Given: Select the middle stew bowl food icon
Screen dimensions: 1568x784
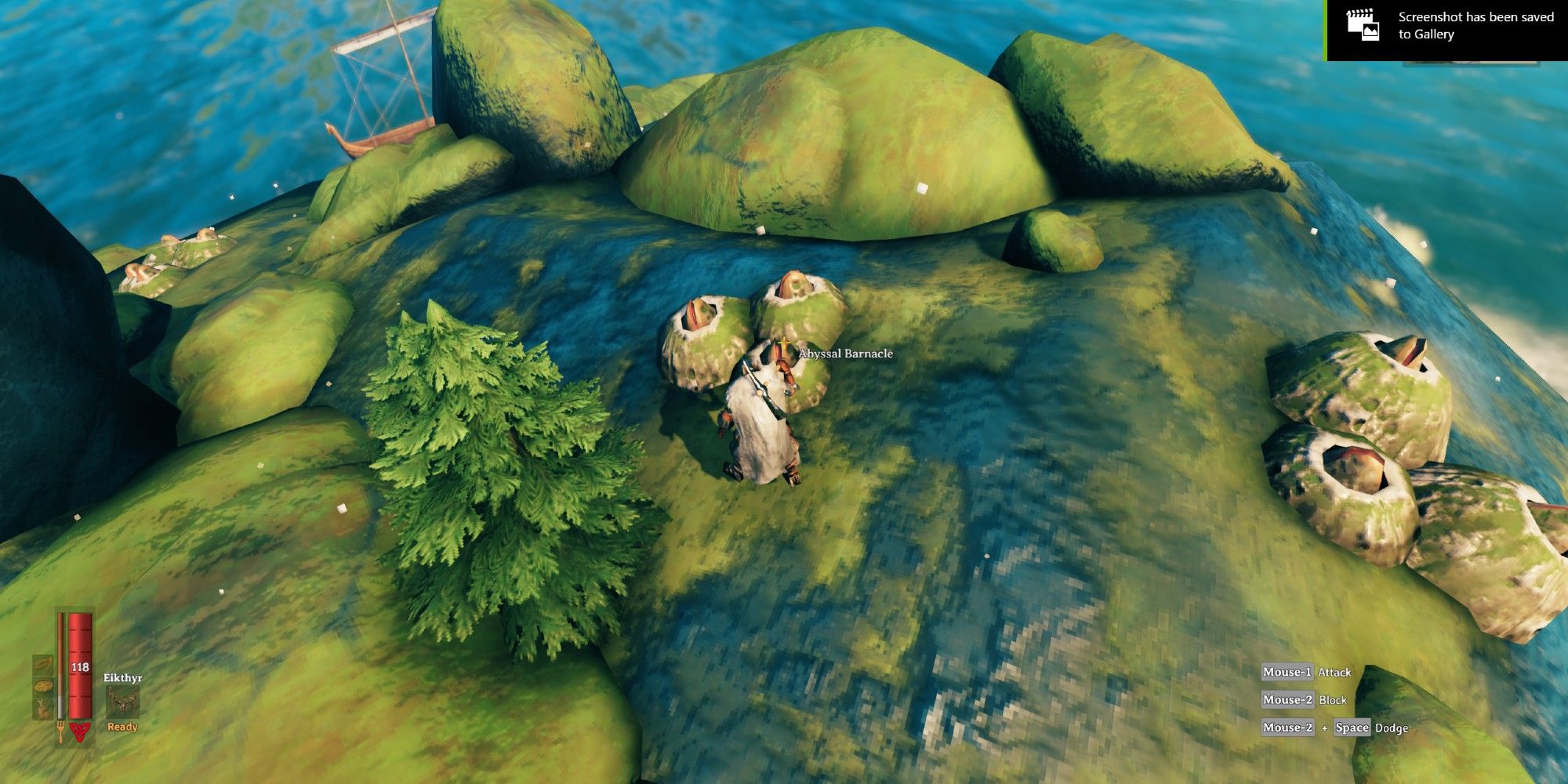Looking at the screenshot, I should click(x=42, y=686).
